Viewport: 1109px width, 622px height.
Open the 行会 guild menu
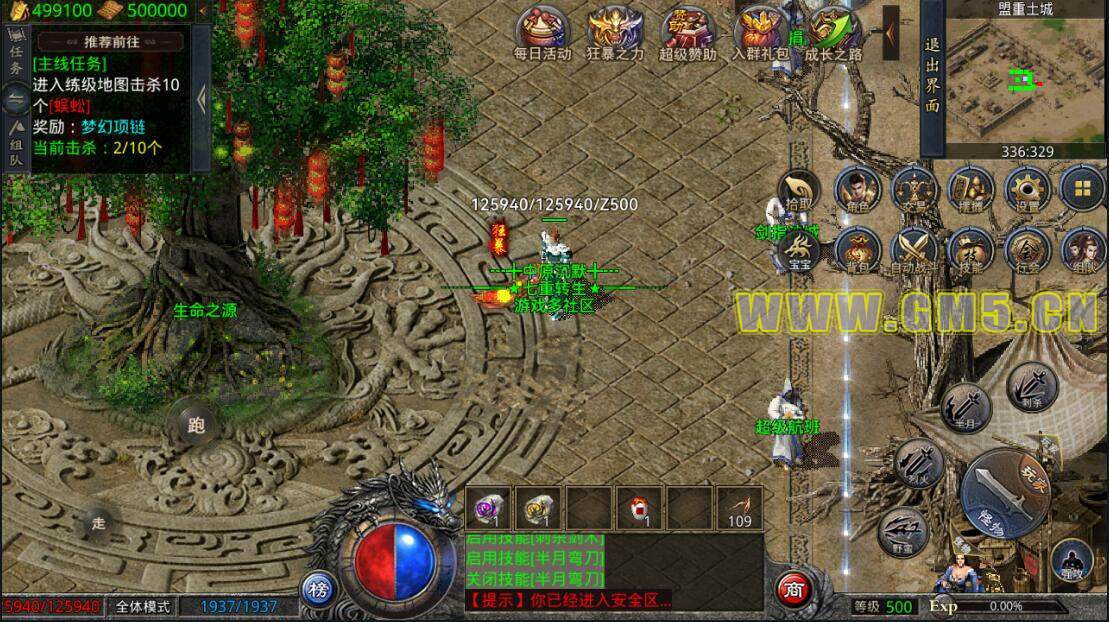1025,249
